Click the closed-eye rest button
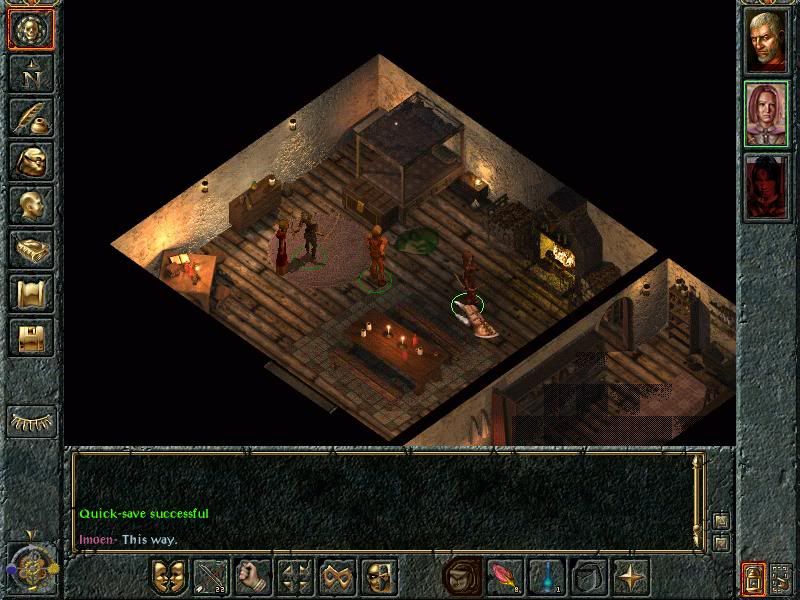Viewport: 800px width, 600px height. pos(31,421)
